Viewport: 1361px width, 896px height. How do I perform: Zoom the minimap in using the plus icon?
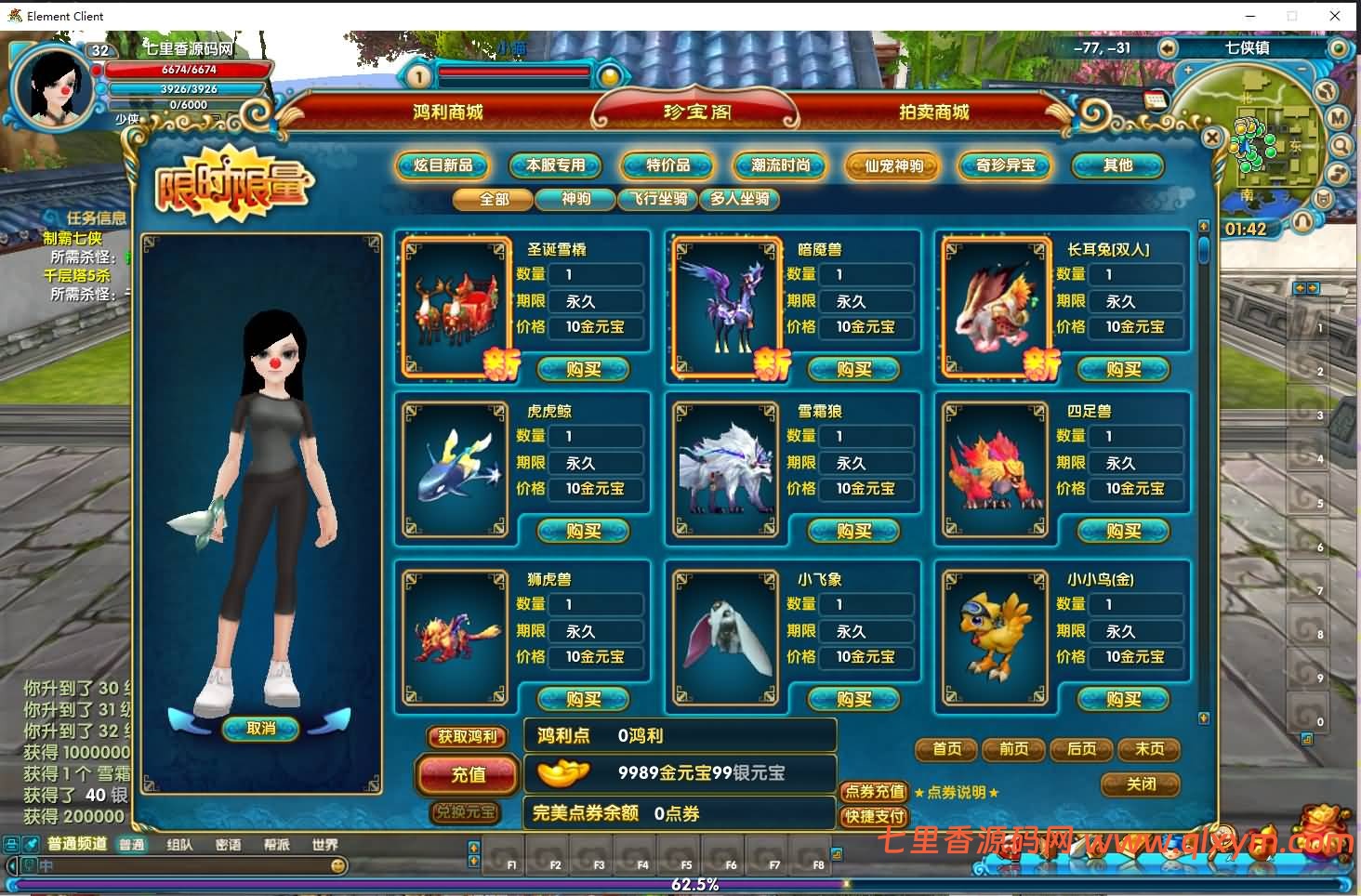(1188, 70)
